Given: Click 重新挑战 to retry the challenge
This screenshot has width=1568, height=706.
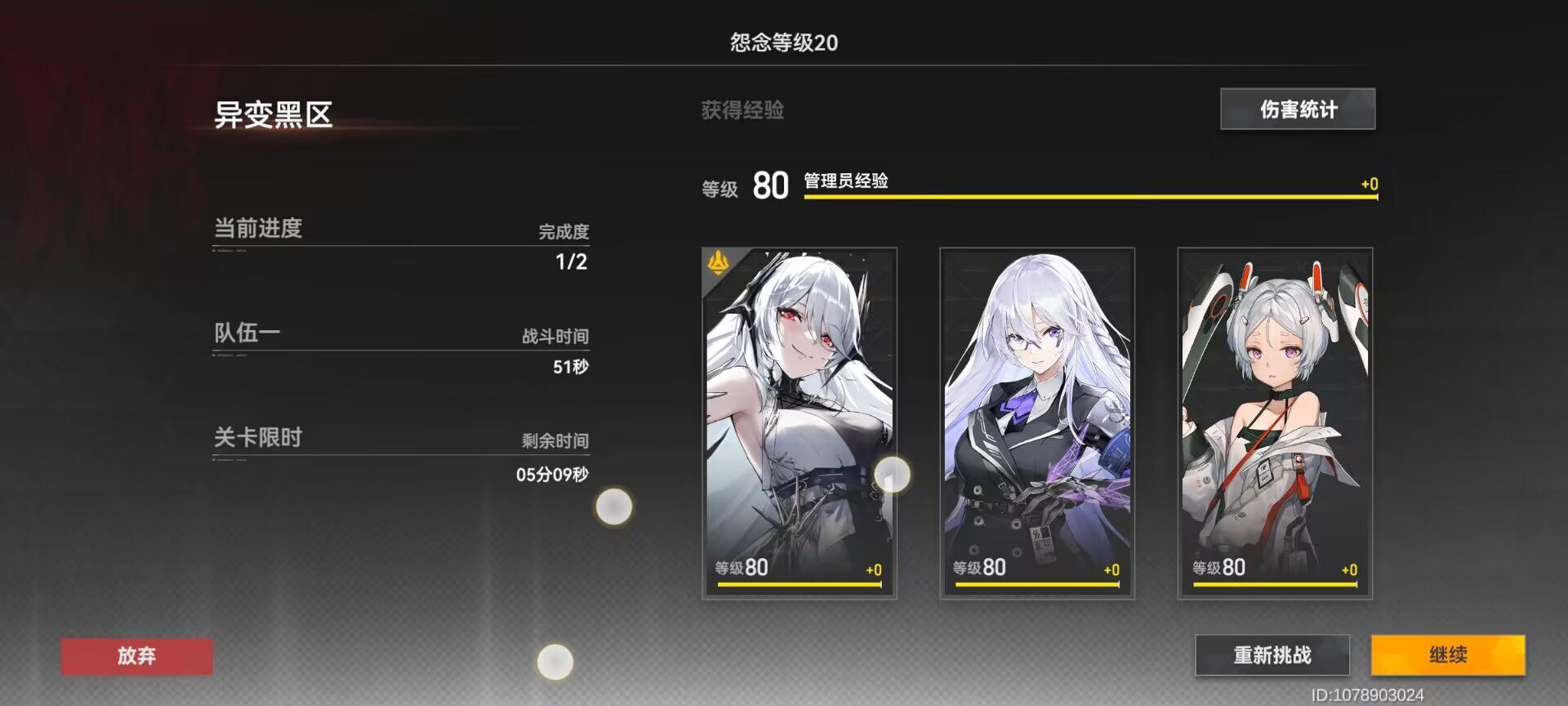Looking at the screenshot, I should [x=1272, y=655].
